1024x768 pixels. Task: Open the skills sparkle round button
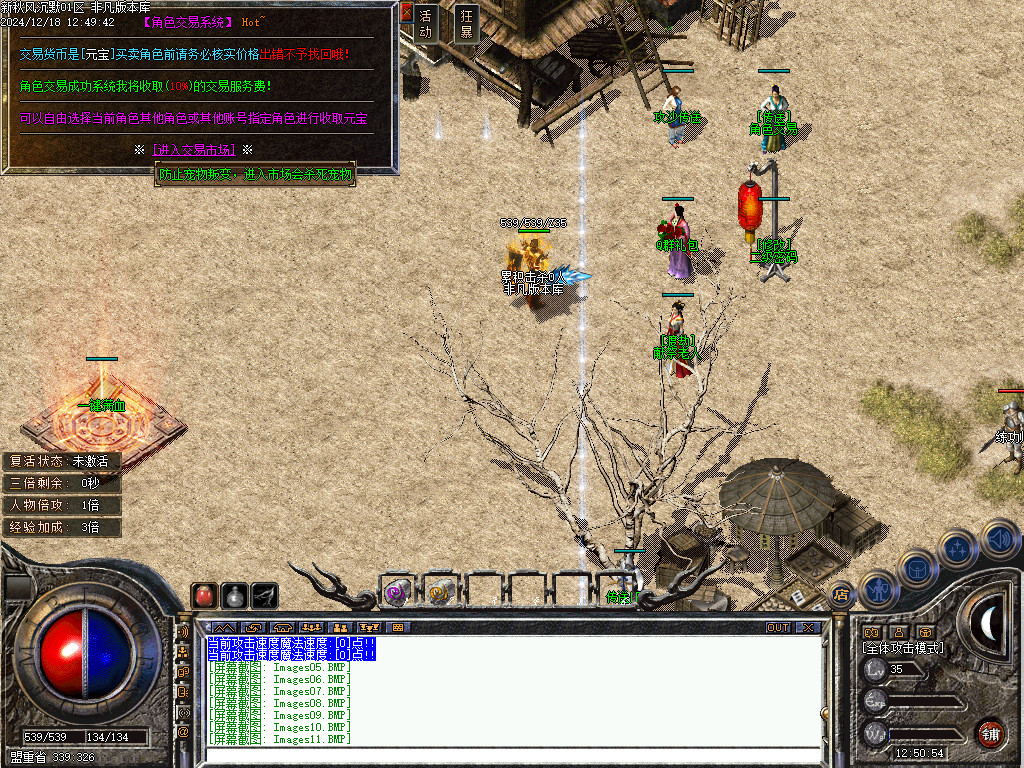point(958,548)
